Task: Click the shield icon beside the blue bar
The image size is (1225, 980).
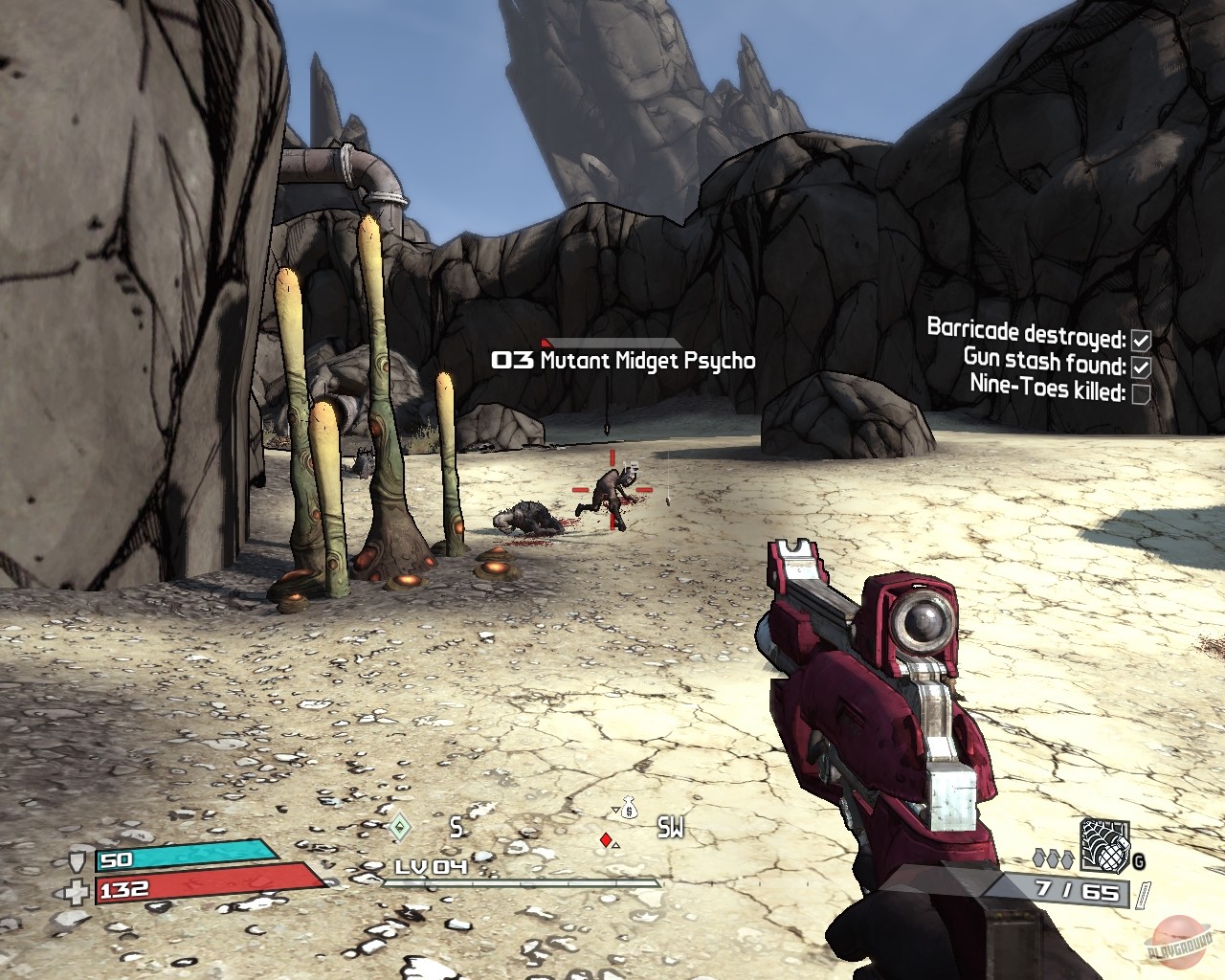Action: [80, 859]
